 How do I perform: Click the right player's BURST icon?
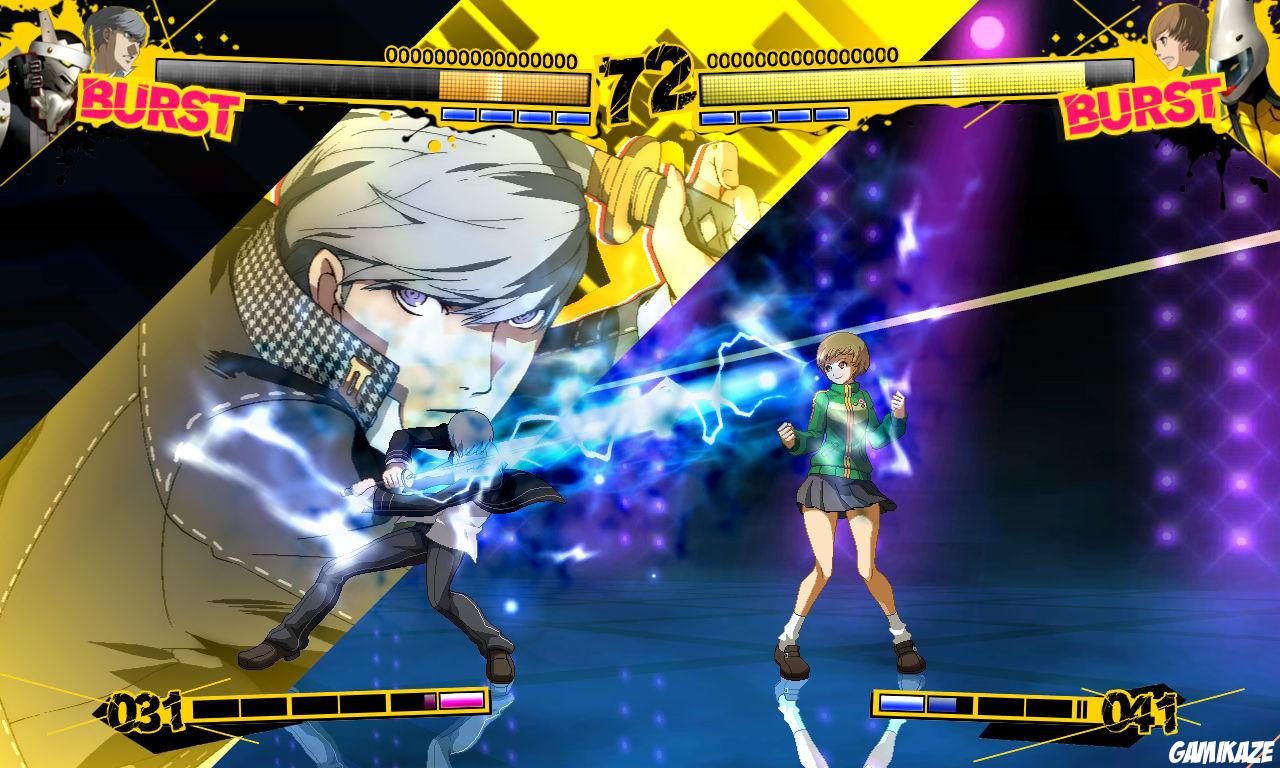[x=1139, y=104]
